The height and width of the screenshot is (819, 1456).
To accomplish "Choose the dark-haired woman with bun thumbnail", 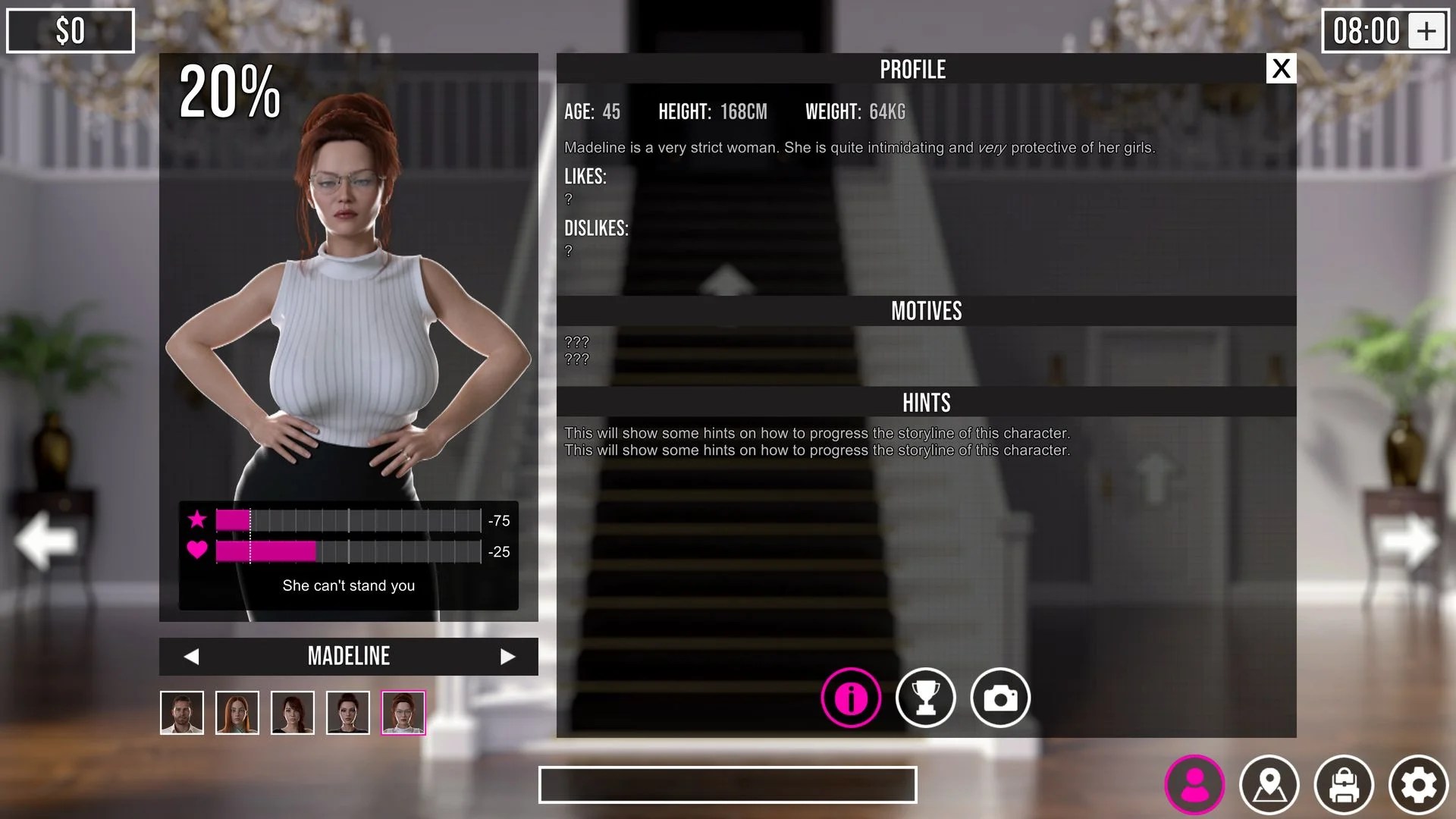I will [348, 713].
